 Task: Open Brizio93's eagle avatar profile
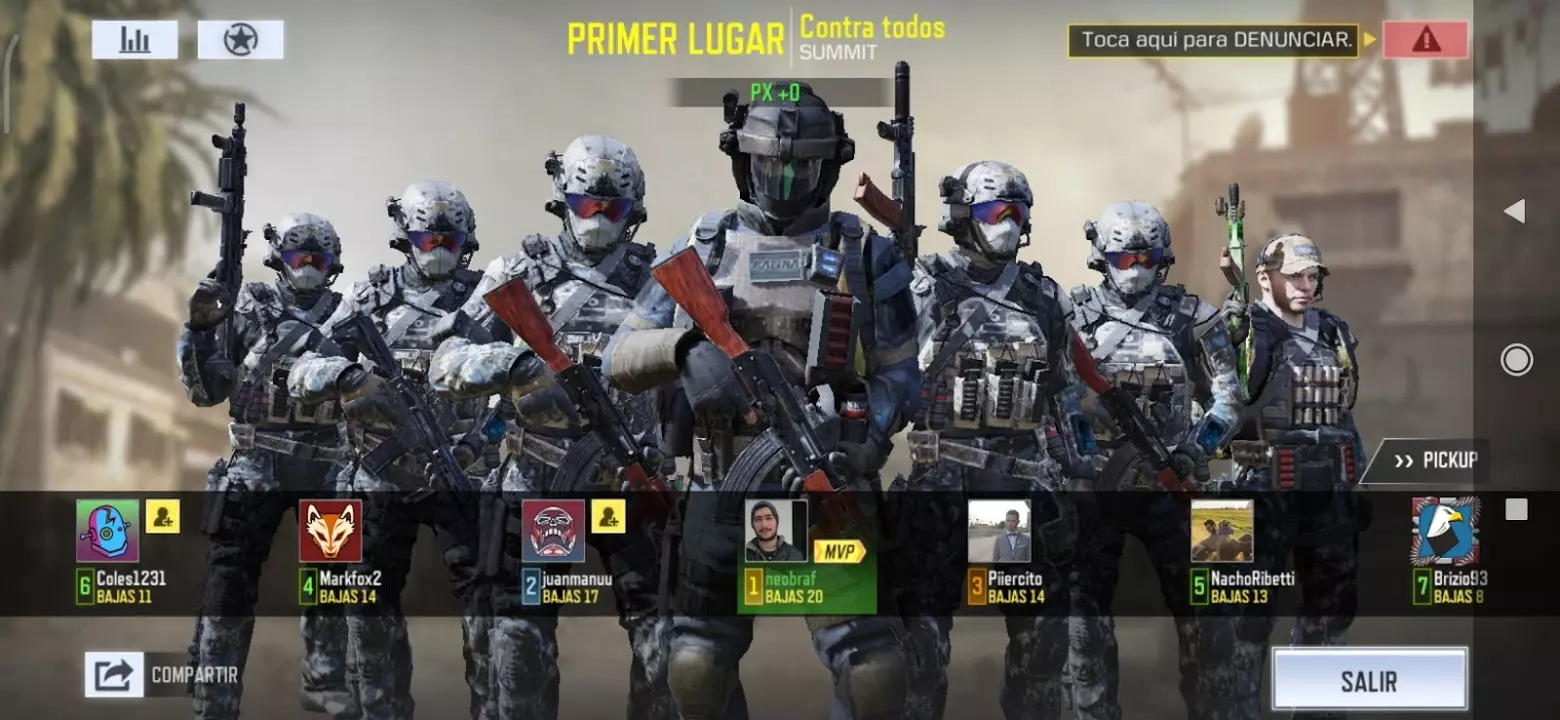pos(1445,531)
